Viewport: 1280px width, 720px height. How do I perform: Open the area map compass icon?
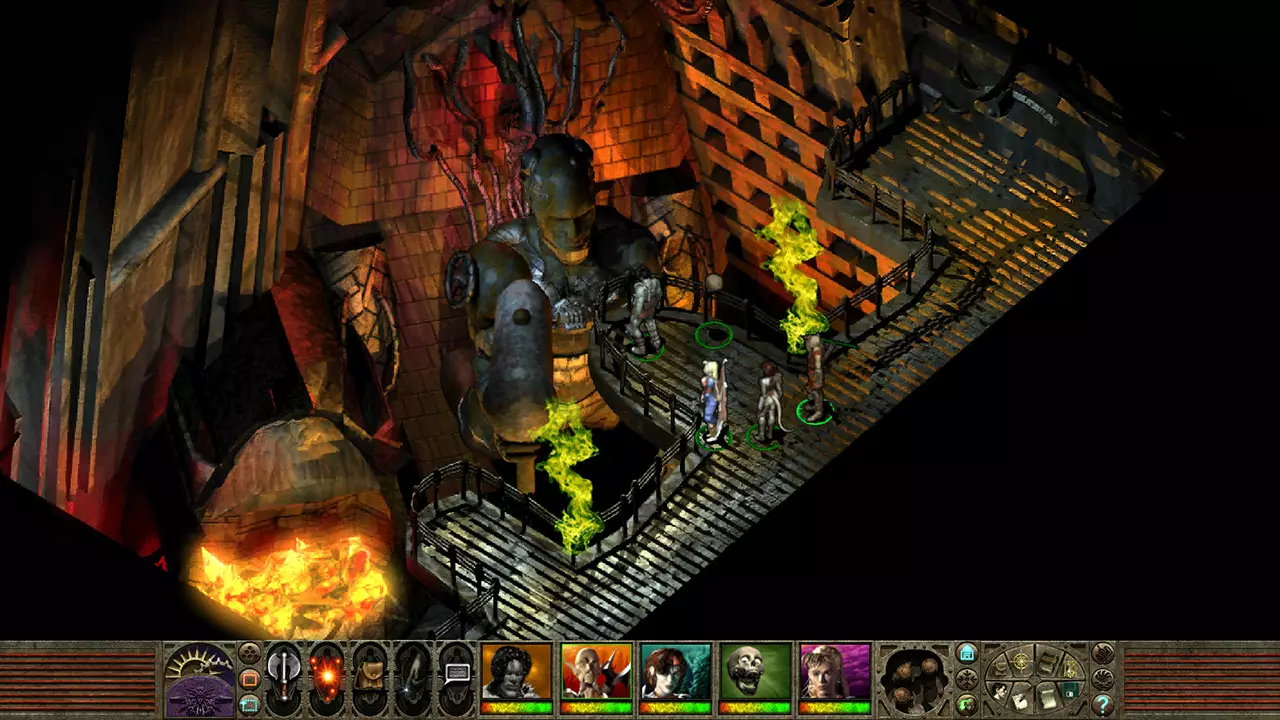pyautogui.click(x=1021, y=661)
